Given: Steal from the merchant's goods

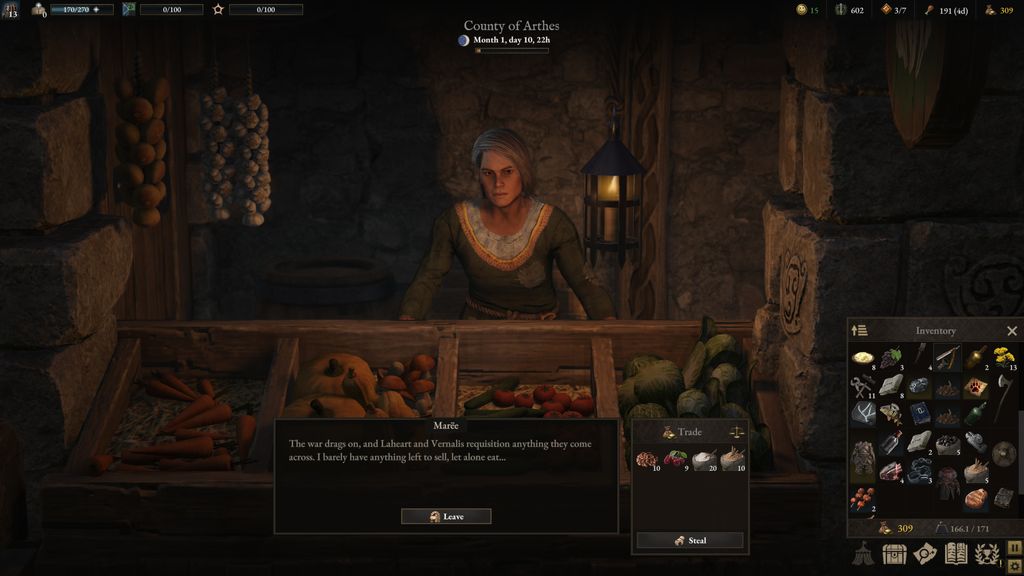Looking at the screenshot, I should pyautogui.click(x=690, y=540).
